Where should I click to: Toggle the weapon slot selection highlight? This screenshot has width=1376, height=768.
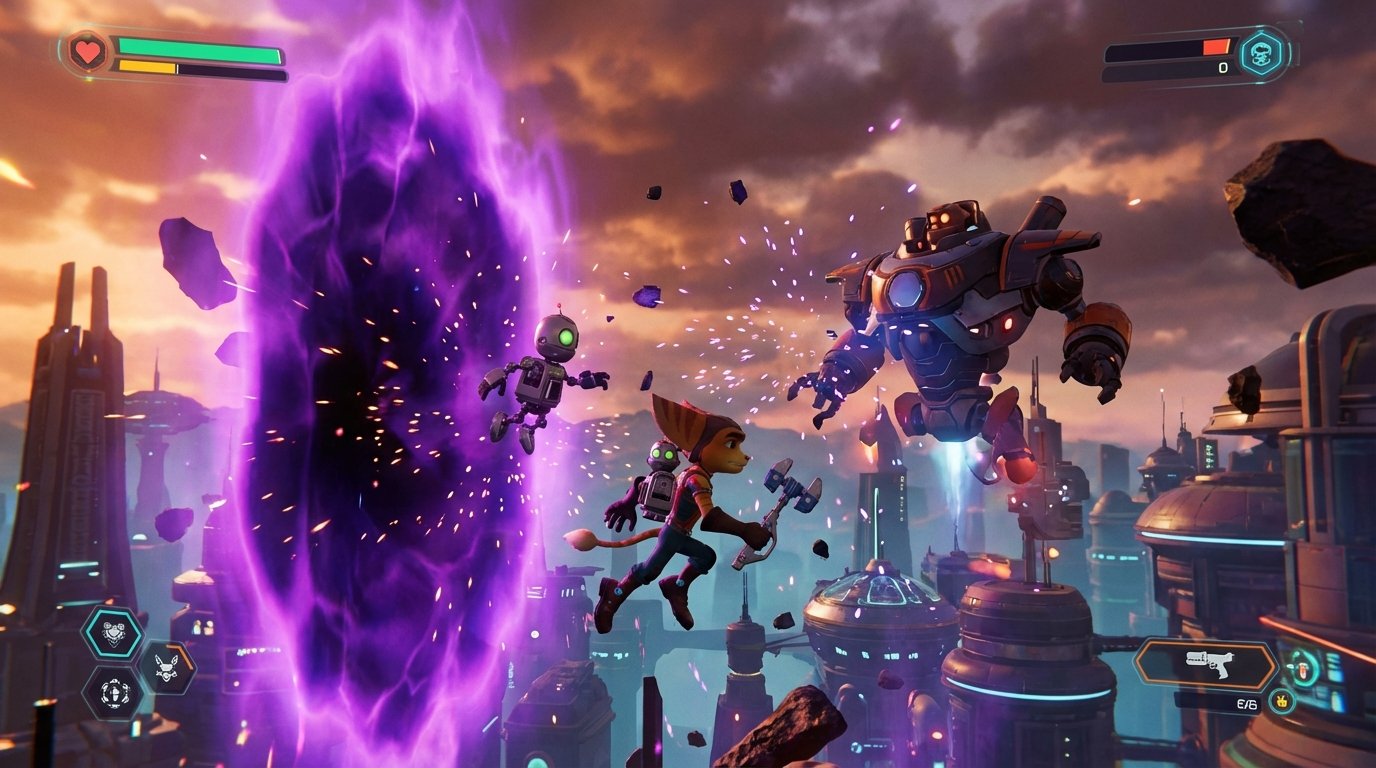[1207, 665]
